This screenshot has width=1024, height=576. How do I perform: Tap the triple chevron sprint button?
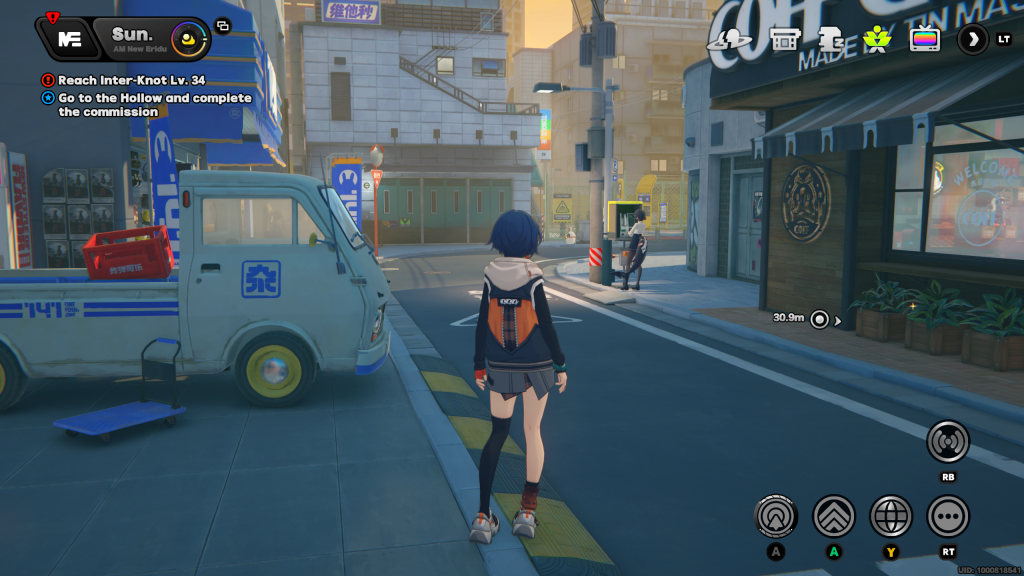834,517
